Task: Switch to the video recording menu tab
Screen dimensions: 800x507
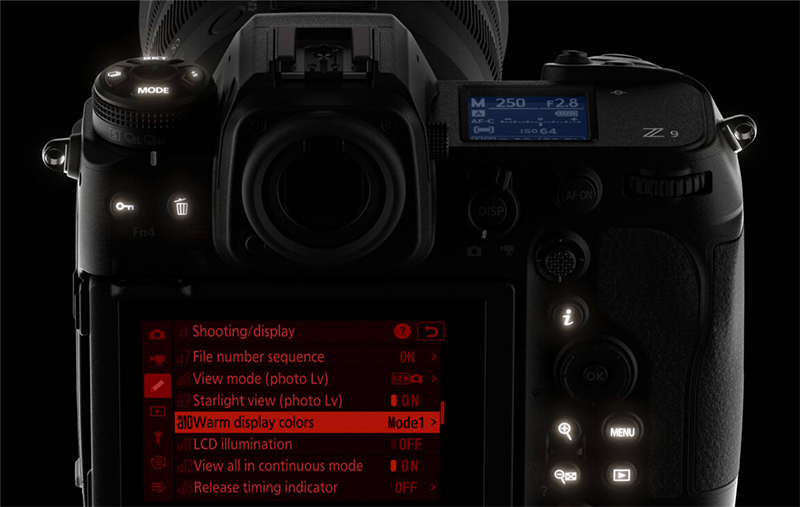Action: pos(157,359)
